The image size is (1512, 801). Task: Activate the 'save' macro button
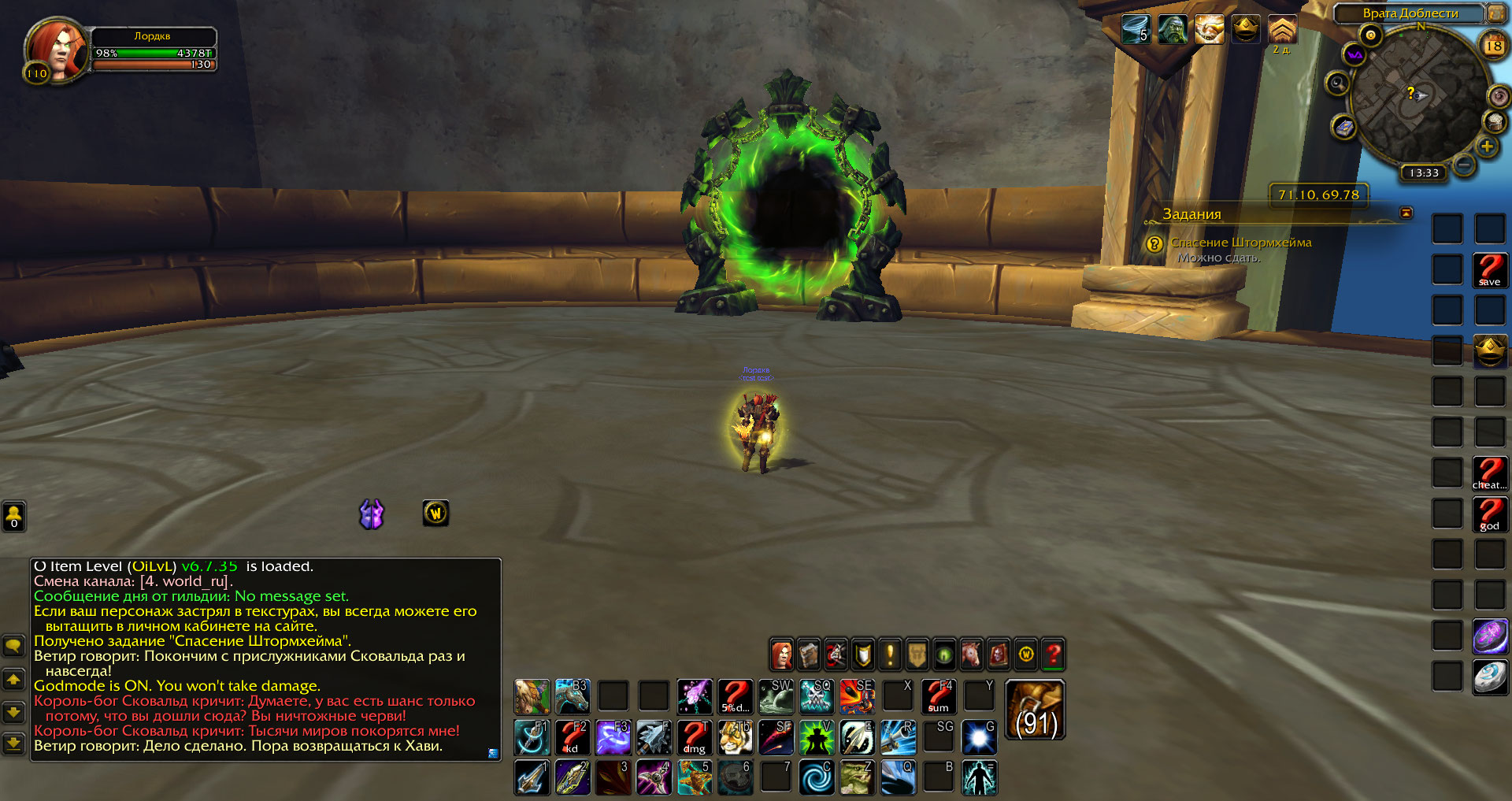tap(1490, 270)
